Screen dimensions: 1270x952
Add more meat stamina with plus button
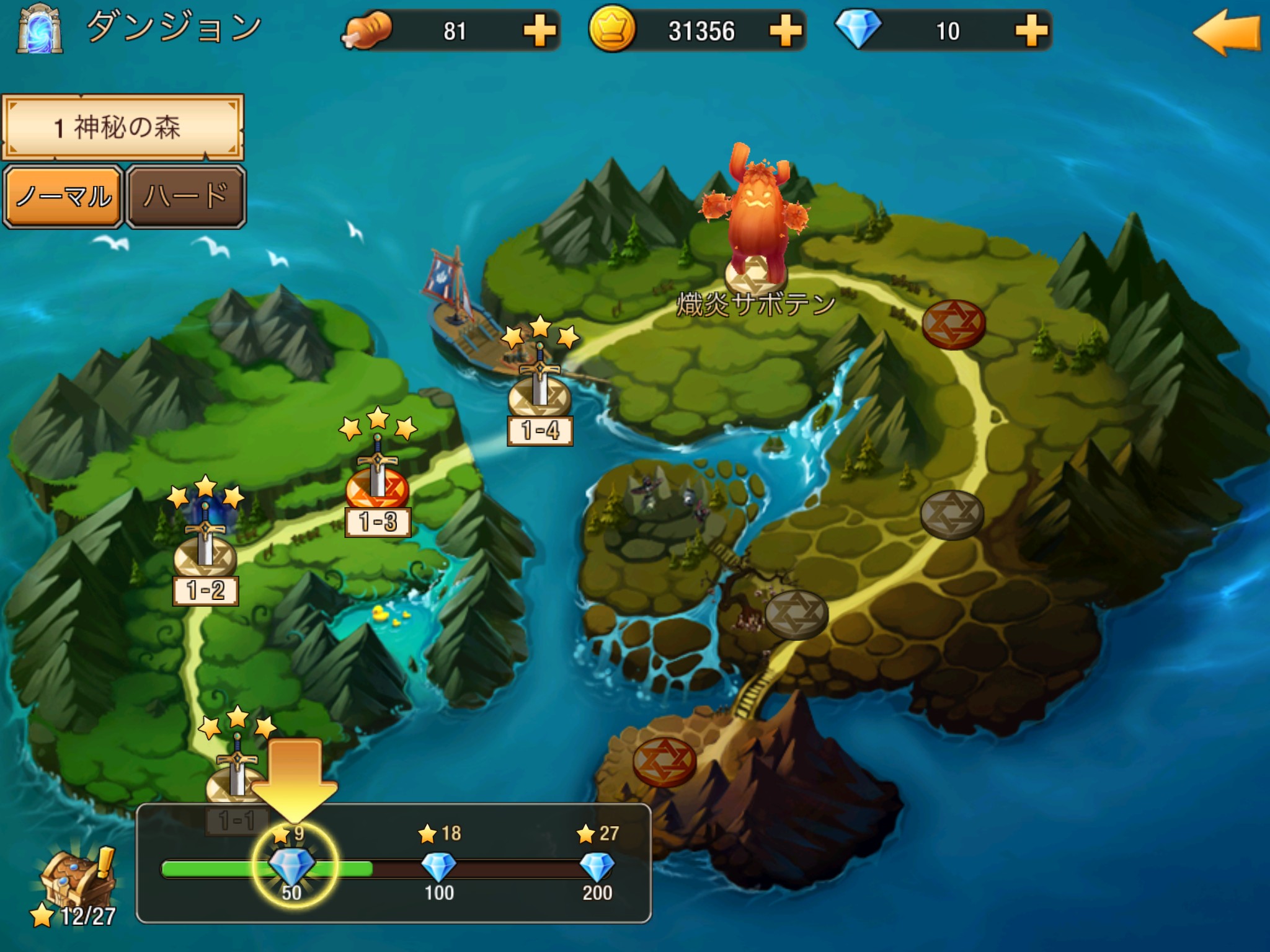point(539,31)
